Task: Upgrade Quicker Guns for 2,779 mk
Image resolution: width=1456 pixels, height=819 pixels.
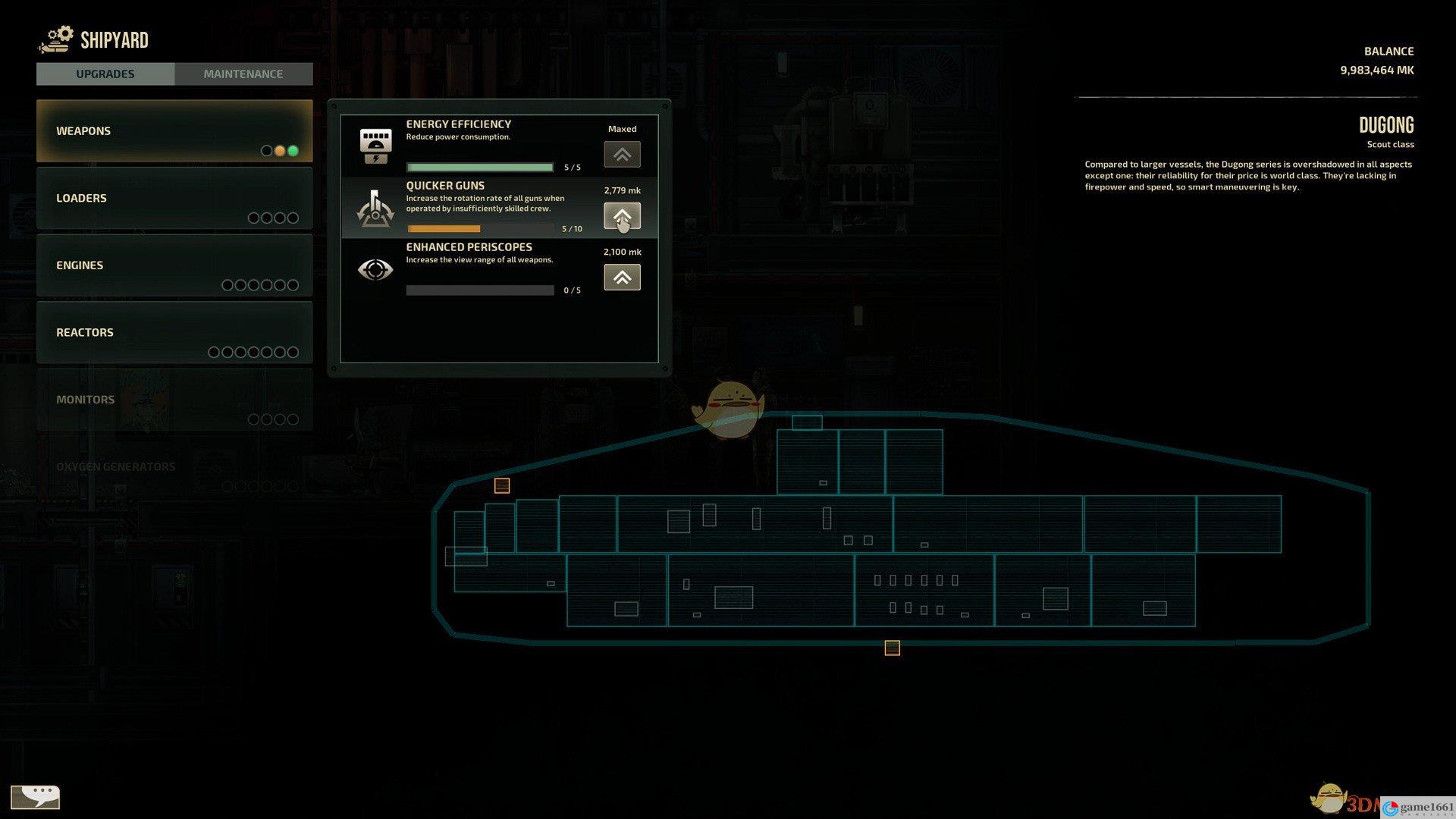Action: (x=622, y=216)
